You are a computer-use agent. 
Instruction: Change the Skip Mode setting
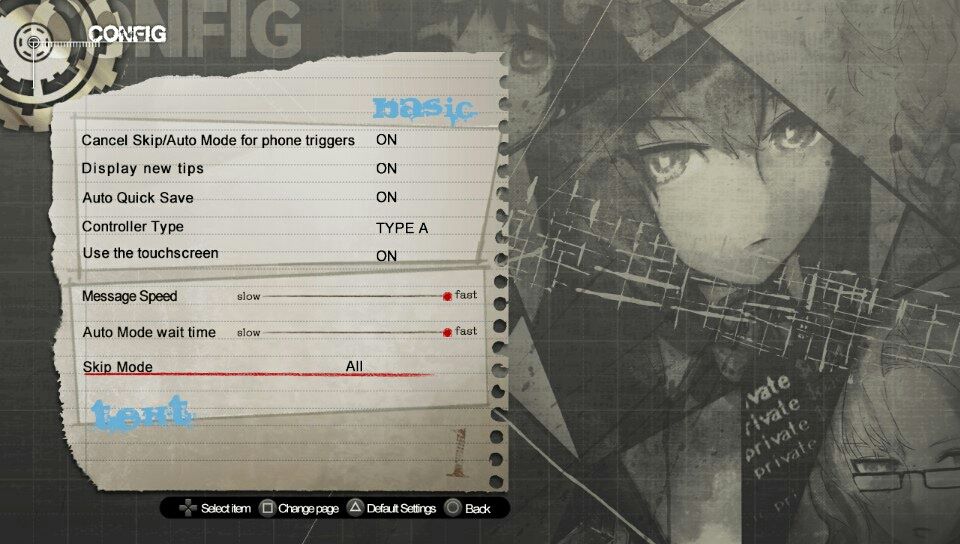(354, 367)
